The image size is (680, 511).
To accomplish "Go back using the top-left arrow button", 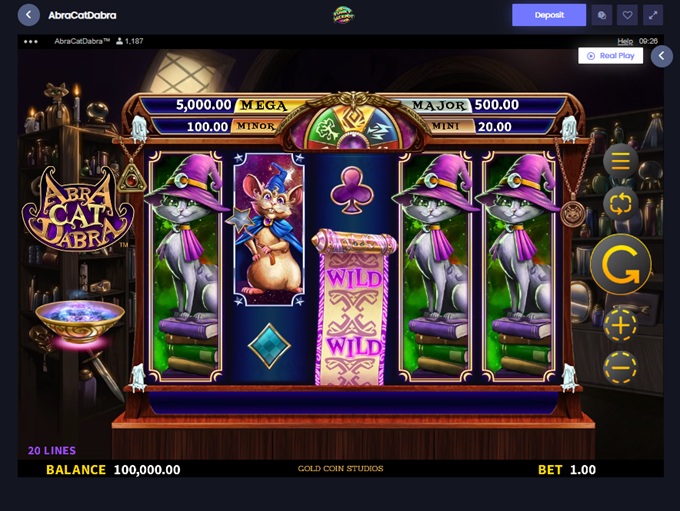I will tap(29, 15).
